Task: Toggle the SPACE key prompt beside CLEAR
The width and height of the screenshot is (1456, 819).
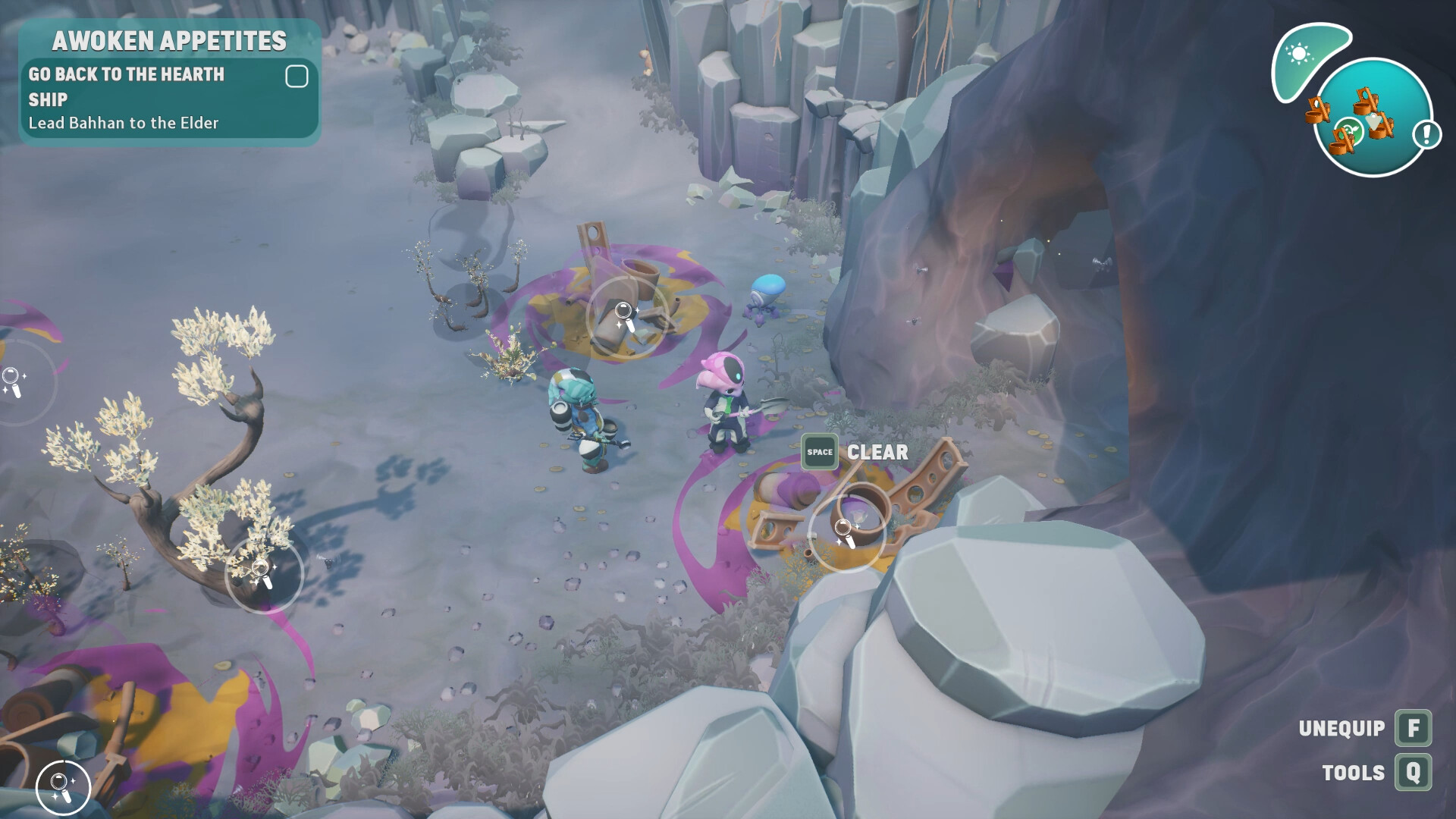Action: click(x=819, y=452)
